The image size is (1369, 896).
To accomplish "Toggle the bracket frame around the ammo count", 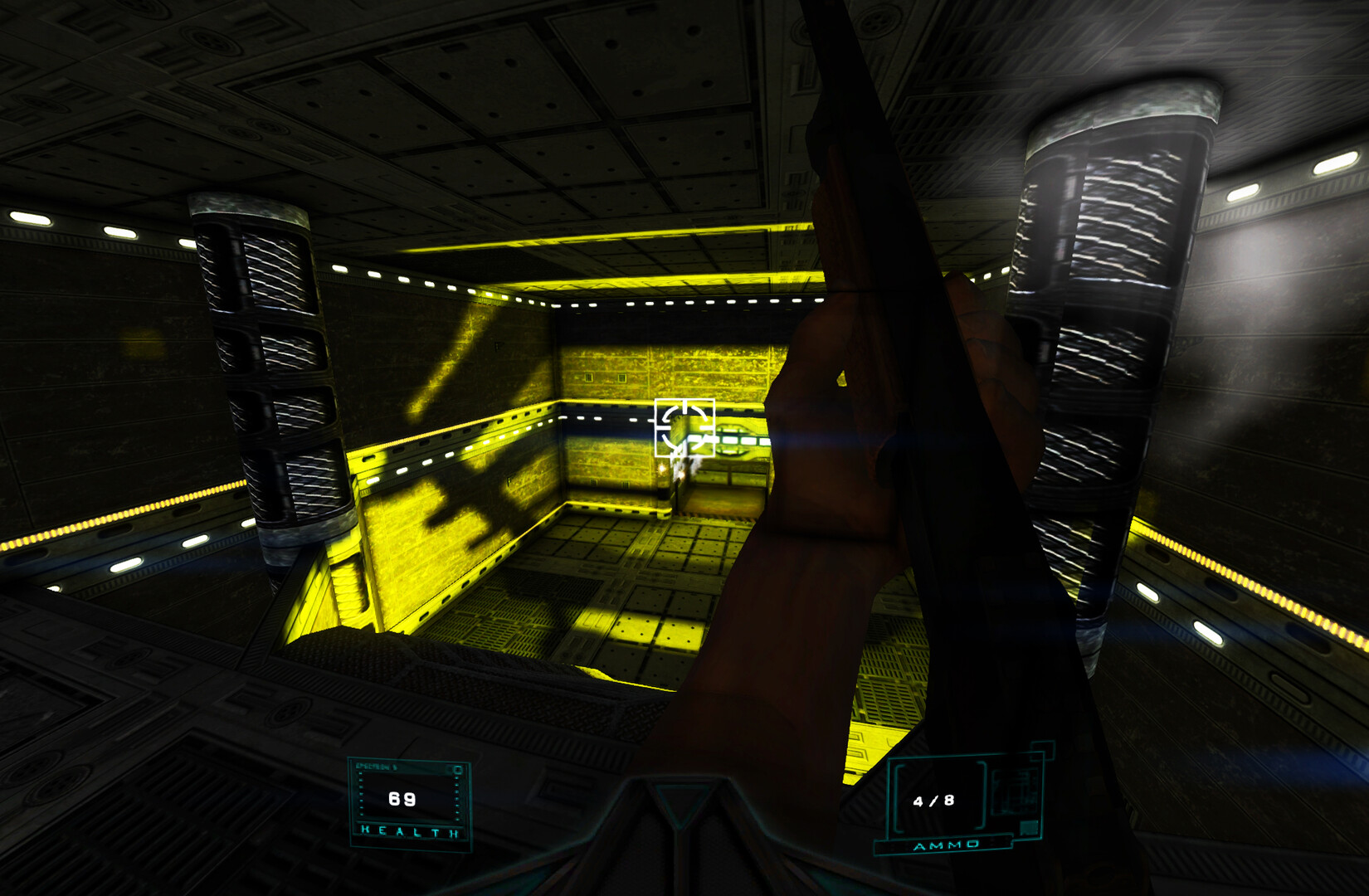I will [898, 796].
